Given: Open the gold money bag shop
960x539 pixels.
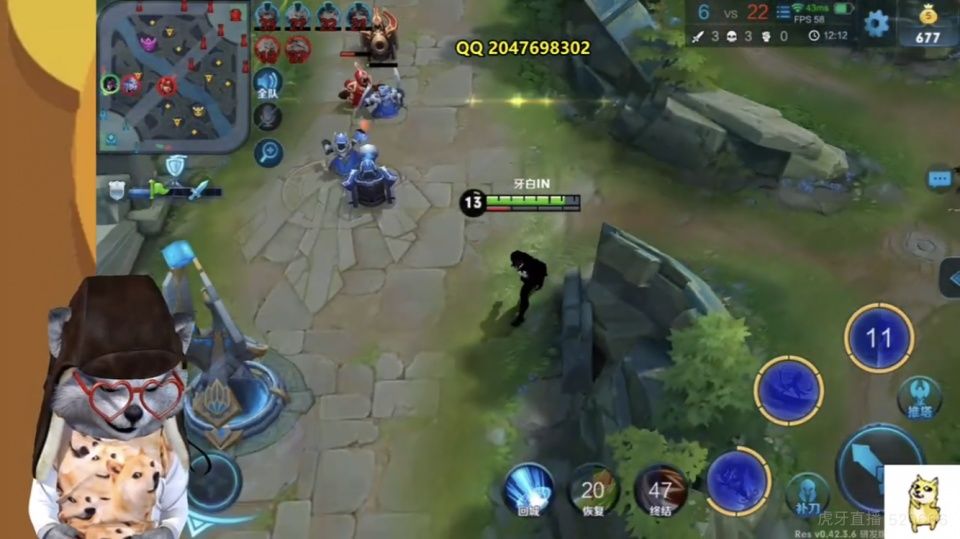Looking at the screenshot, I should point(928,25).
